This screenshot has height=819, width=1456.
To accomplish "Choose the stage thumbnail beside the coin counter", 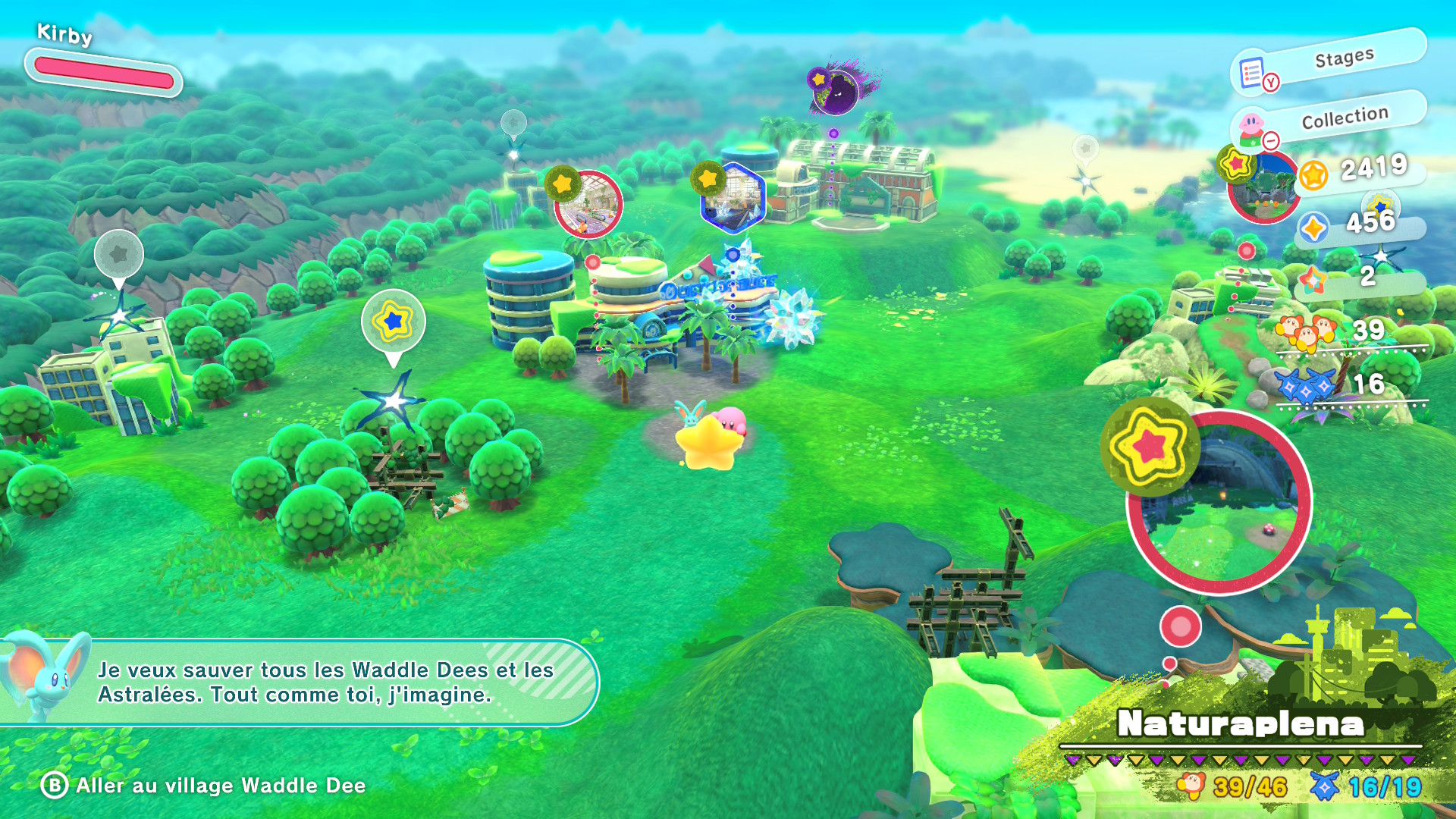I will point(1262,187).
